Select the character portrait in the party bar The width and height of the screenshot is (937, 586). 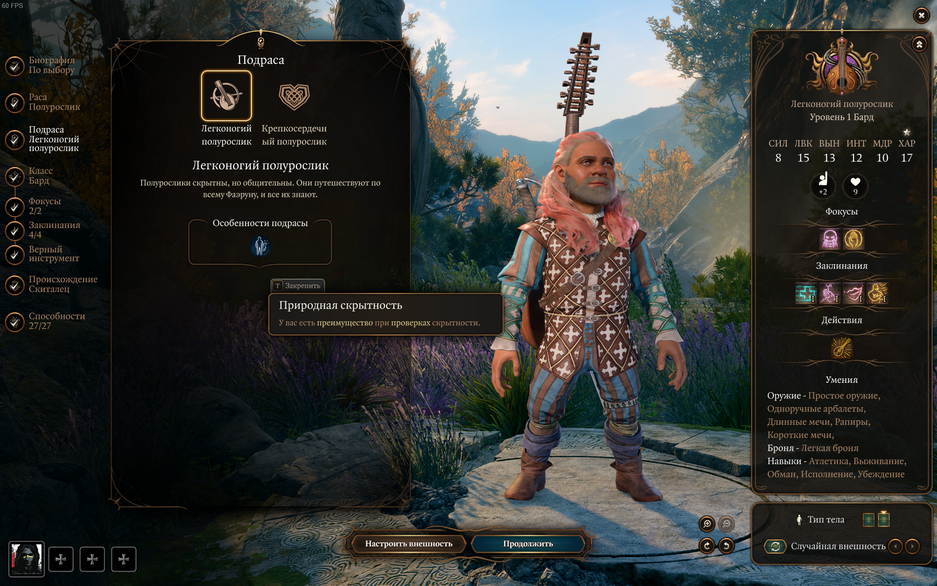tap(26, 559)
